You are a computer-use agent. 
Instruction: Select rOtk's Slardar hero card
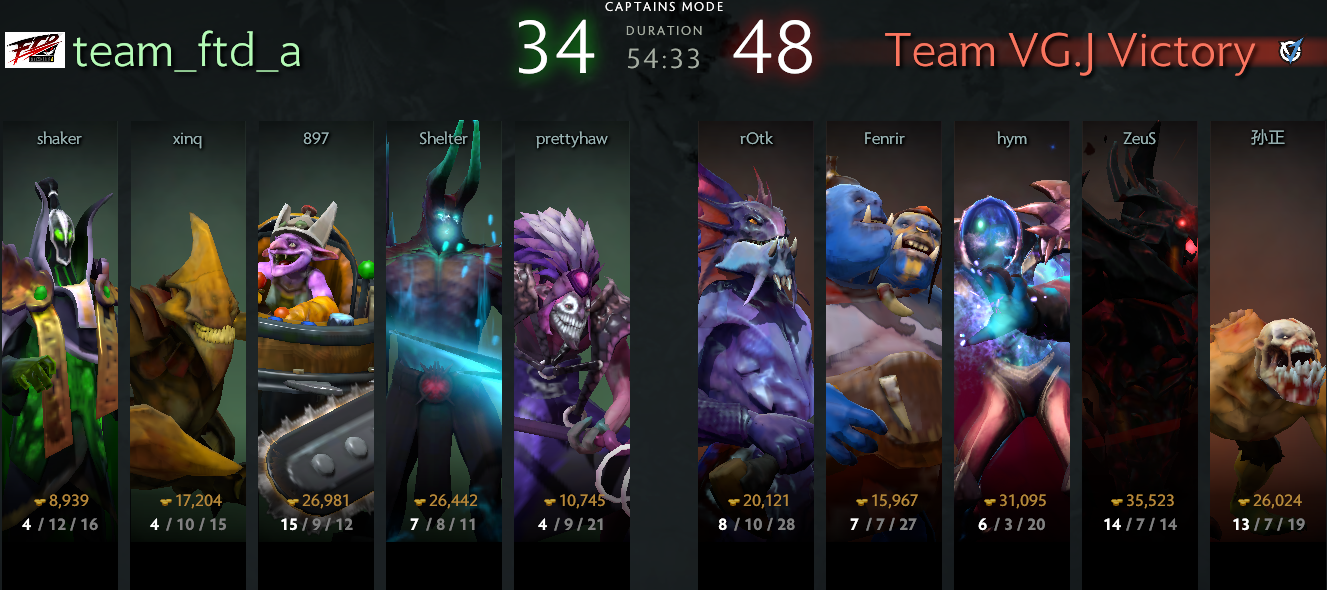tap(755, 320)
